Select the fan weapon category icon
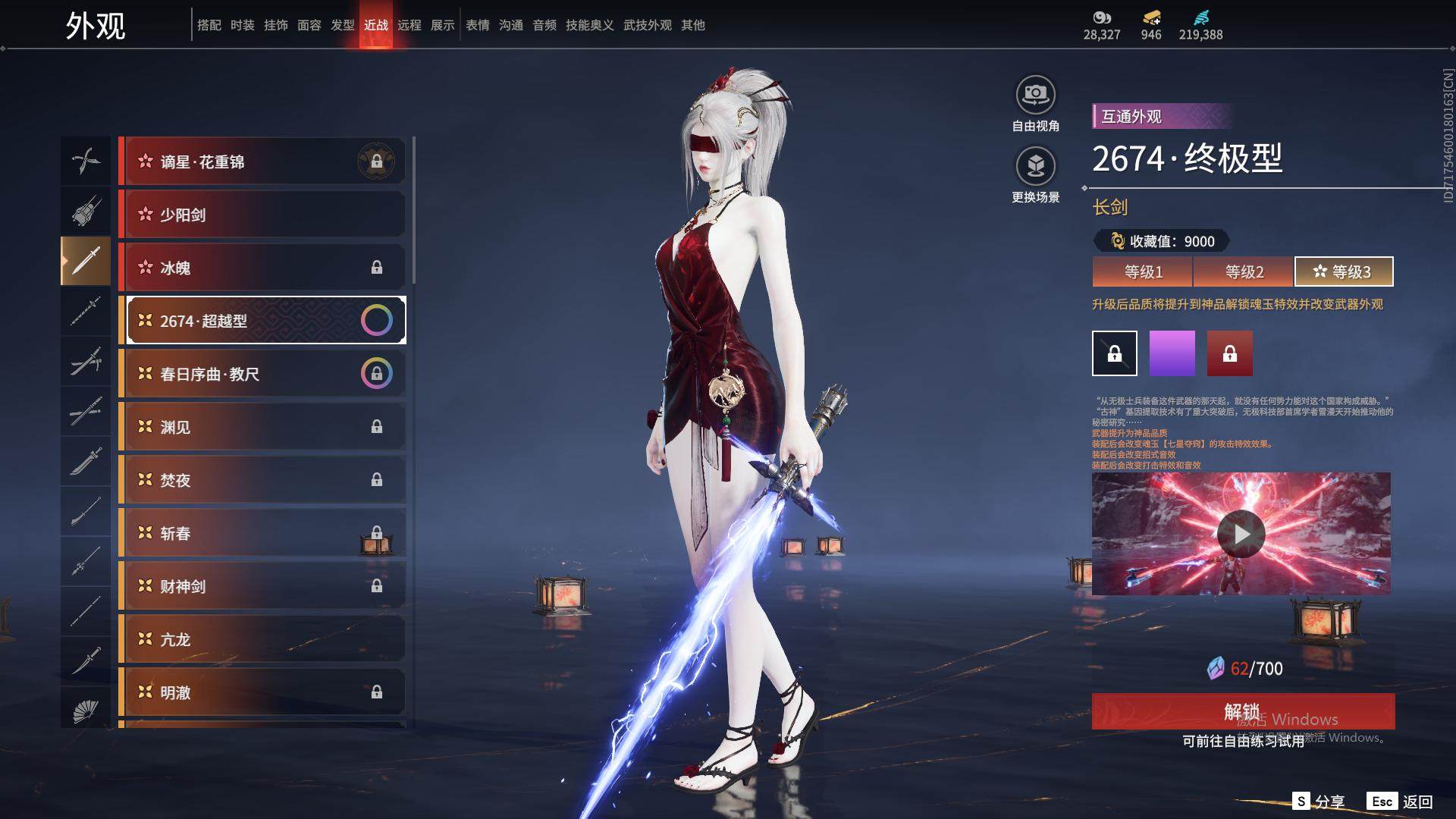Image resolution: width=1456 pixels, height=819 pixels. click(86, 709)
